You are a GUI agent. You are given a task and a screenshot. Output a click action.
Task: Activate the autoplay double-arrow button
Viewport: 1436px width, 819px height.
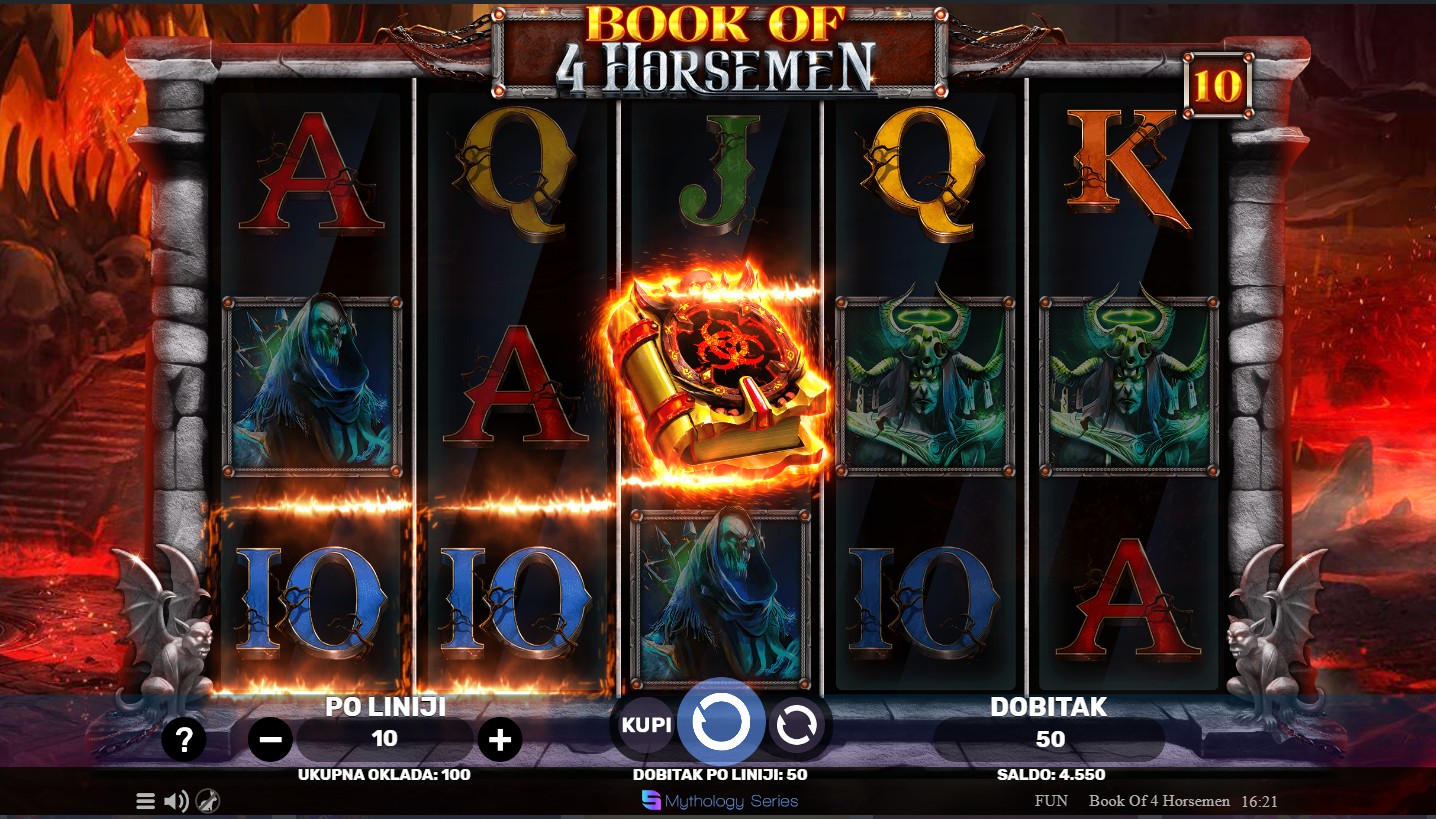[x=797, y=726]
